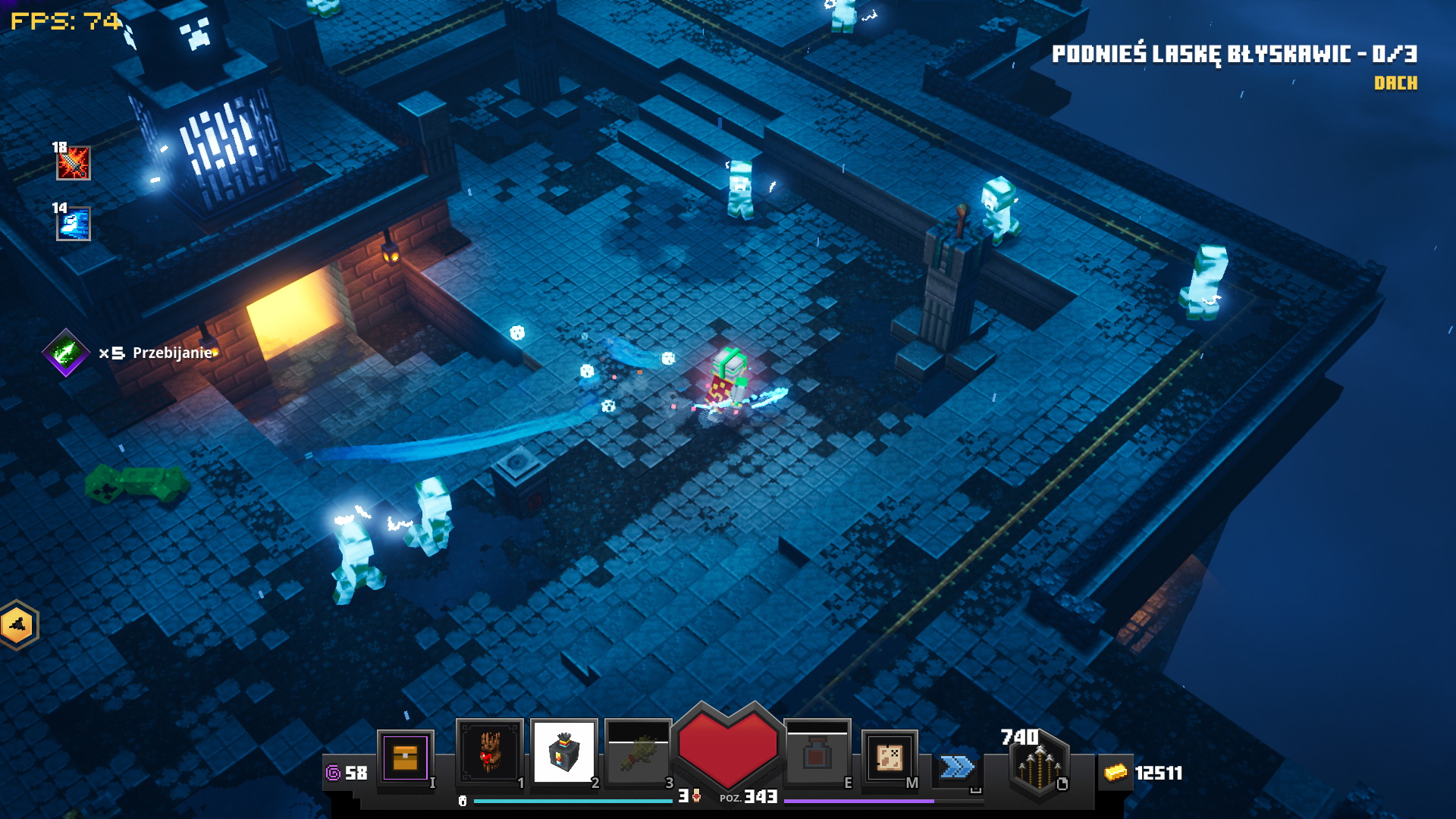Use the firework box artifact in slot 2
The height and width of the screenshot is (819, 1456).
tap(563, 752)
